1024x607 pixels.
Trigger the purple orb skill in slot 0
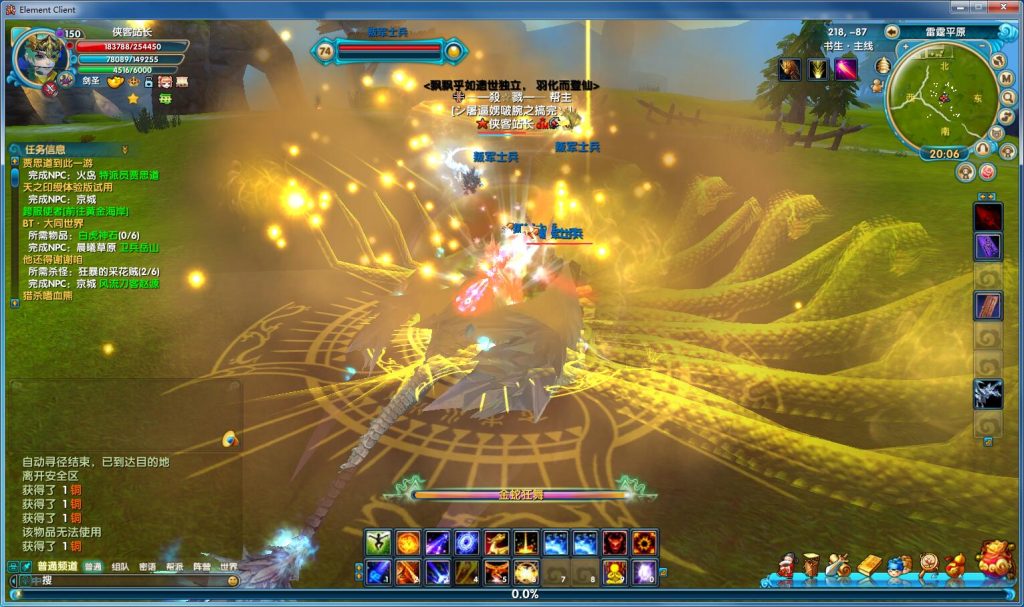pyautogui.click(x=645, y=573)
